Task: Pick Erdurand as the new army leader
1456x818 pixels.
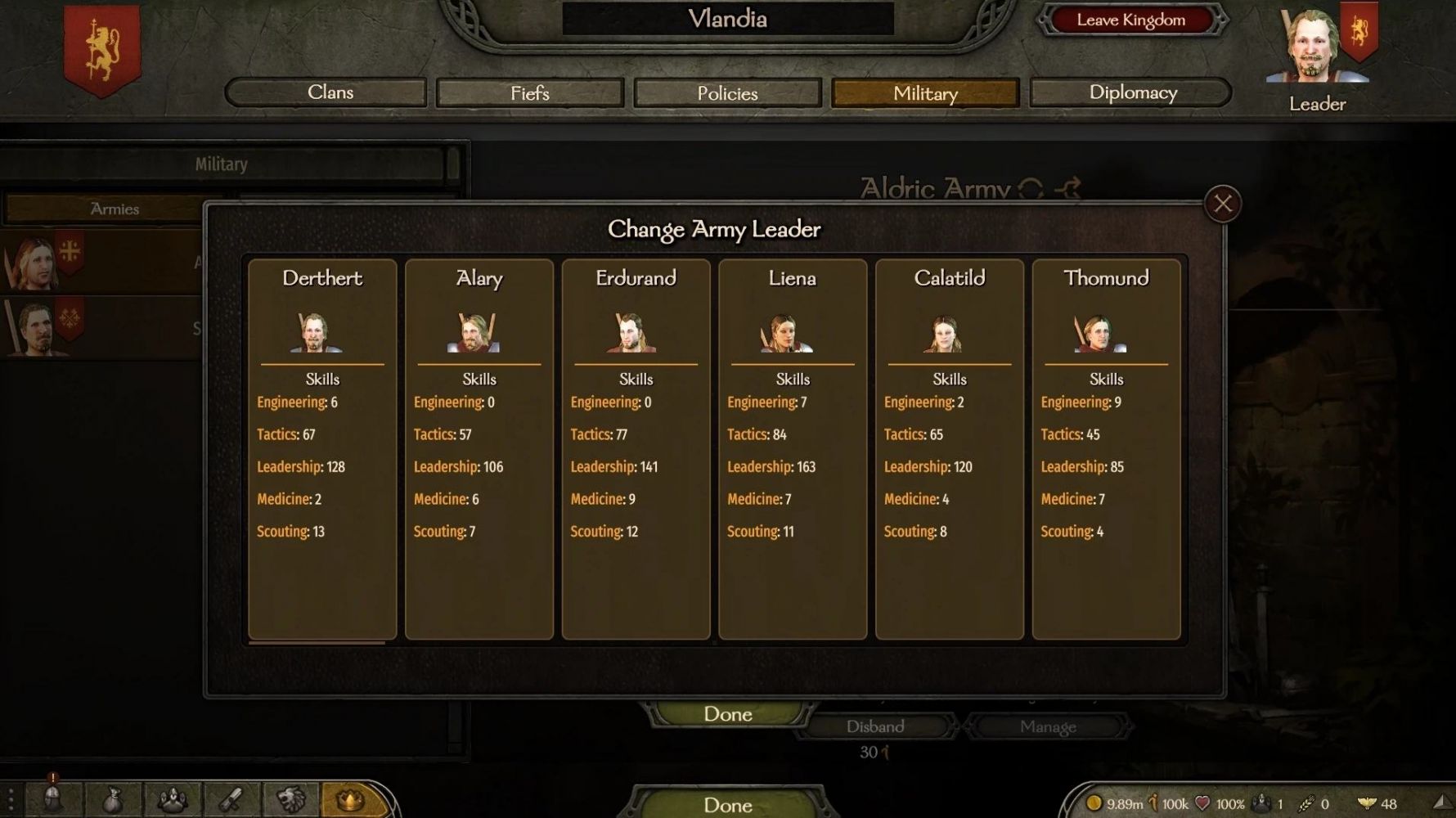Action: (636, 448)
